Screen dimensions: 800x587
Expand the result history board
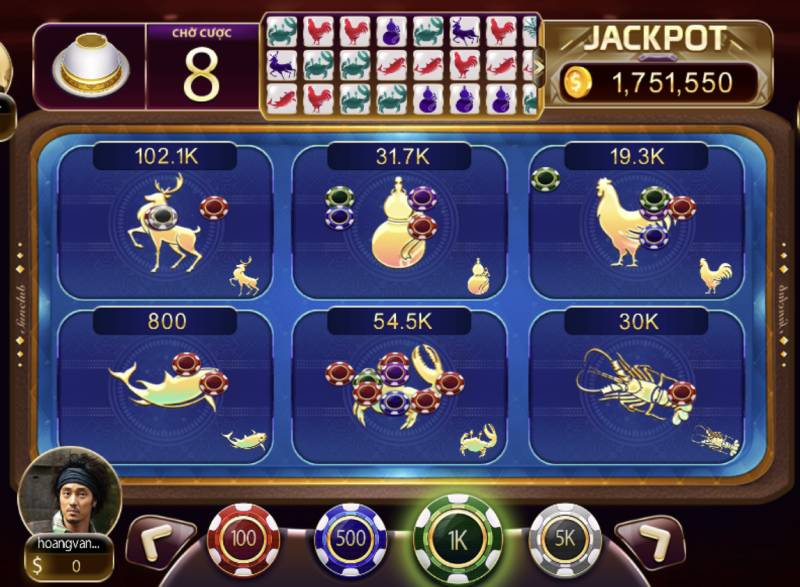[x=540, y=67]
